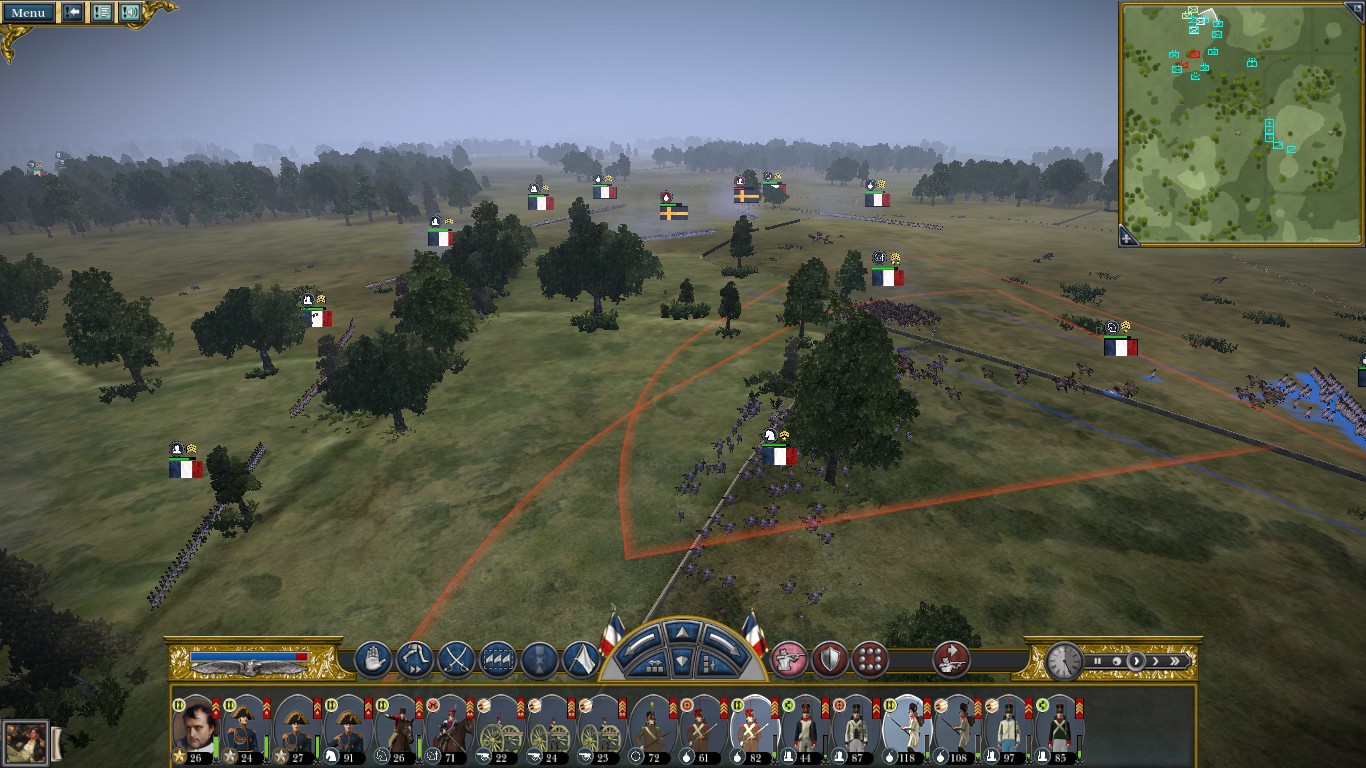Click the speaker sound-alert toggle button
The width and height of the screenshot is (1366, 768).
coord(130,13)
